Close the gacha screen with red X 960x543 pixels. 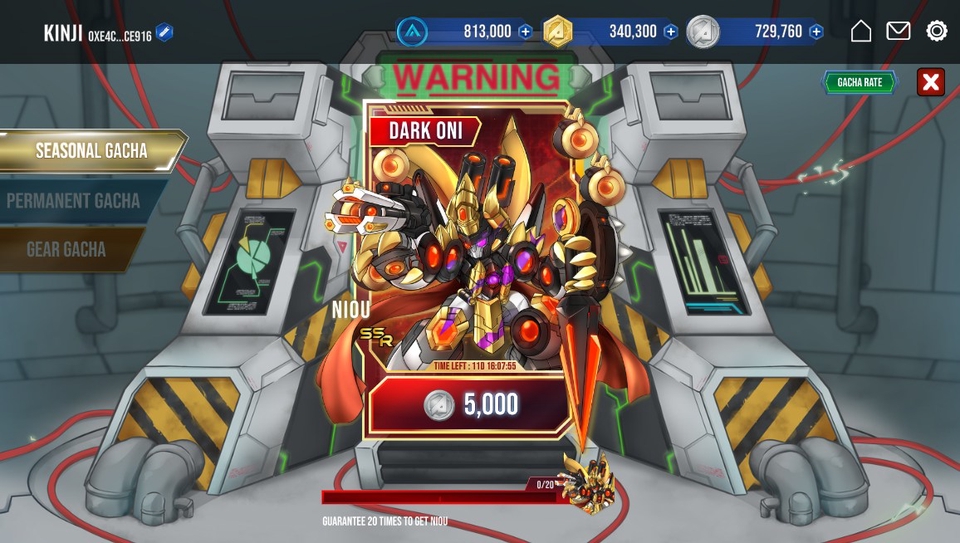pyautogui.click(x=930, y=82)
